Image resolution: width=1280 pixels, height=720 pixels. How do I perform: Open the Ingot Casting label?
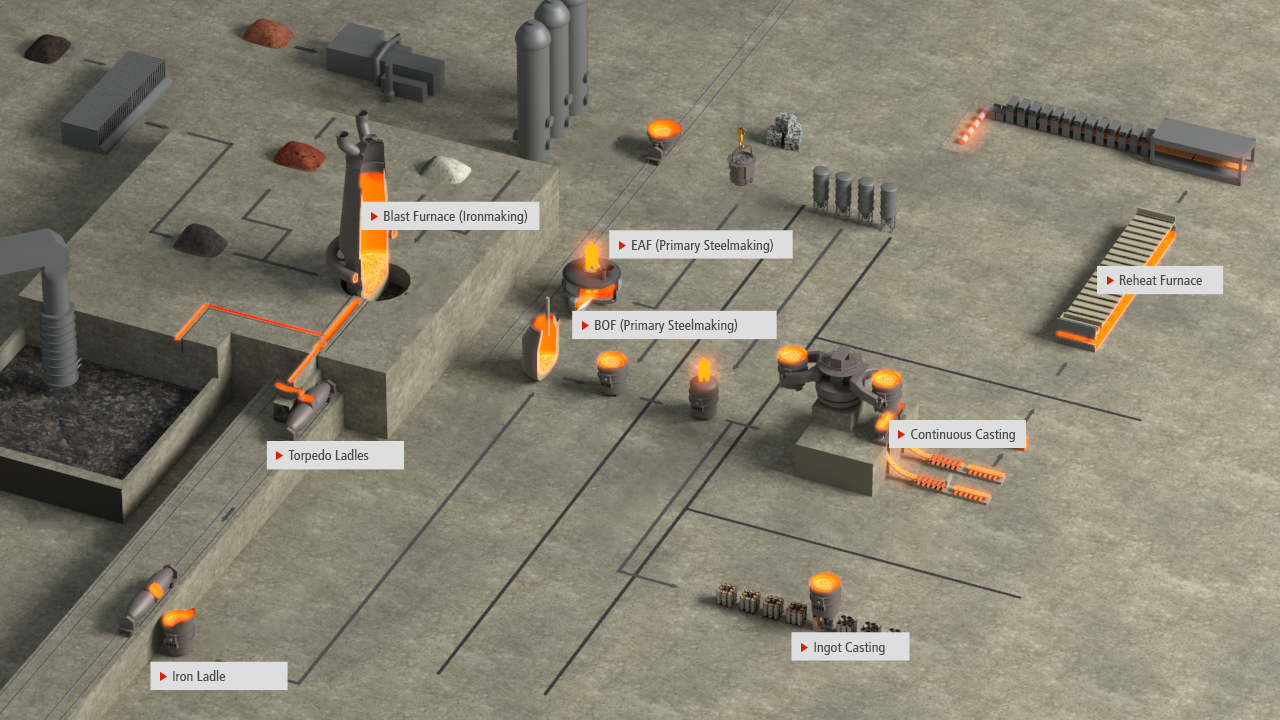click(x=850, y=647)
